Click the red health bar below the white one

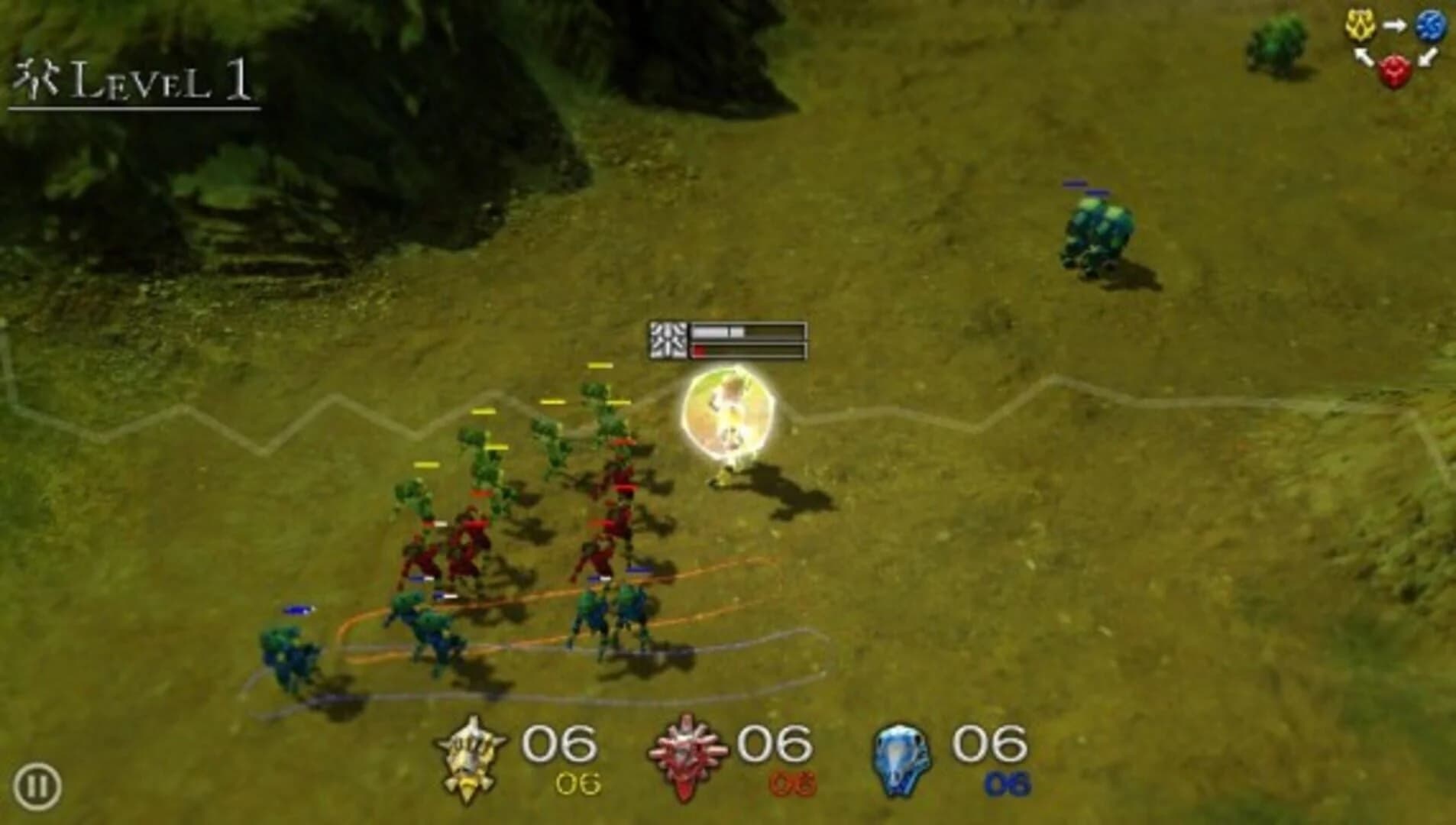coord(700,351)
